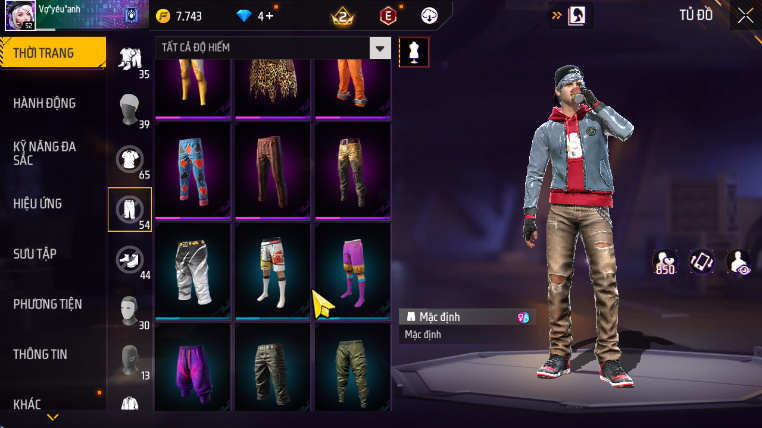
Task: Add diamonds with the plus button
Action: [268, 16]
